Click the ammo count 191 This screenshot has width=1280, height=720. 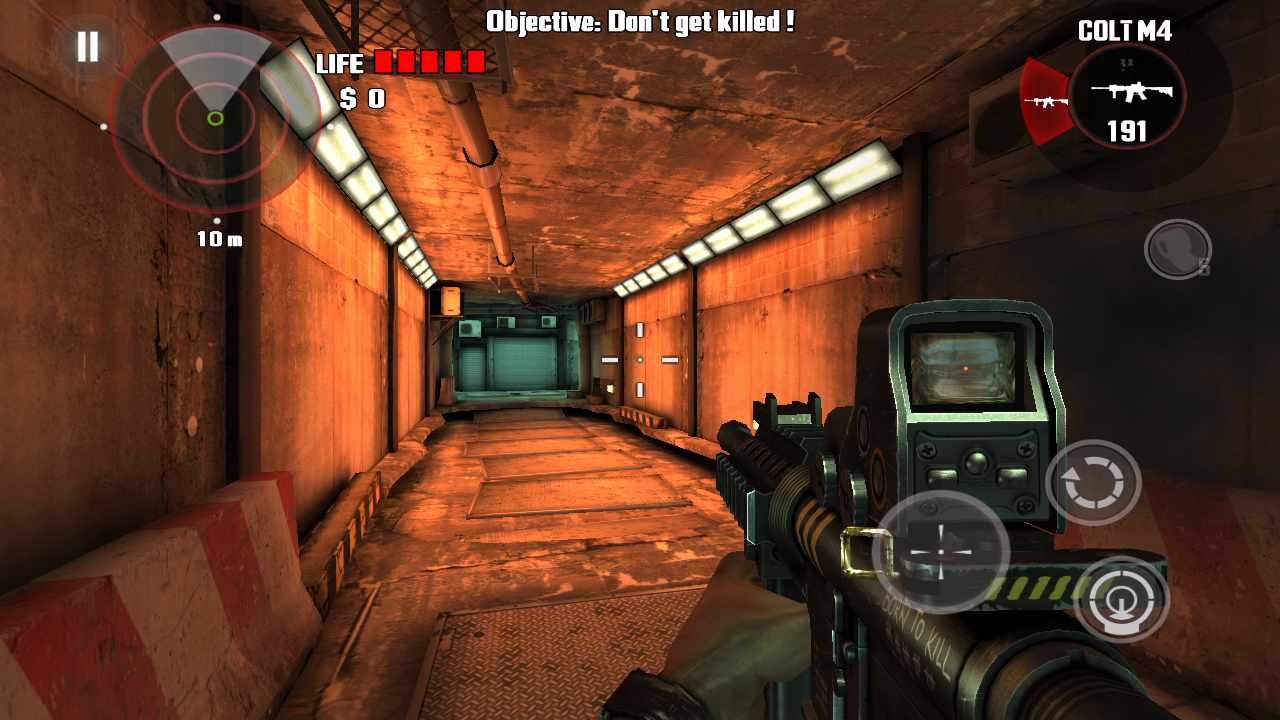(1126, 128)
